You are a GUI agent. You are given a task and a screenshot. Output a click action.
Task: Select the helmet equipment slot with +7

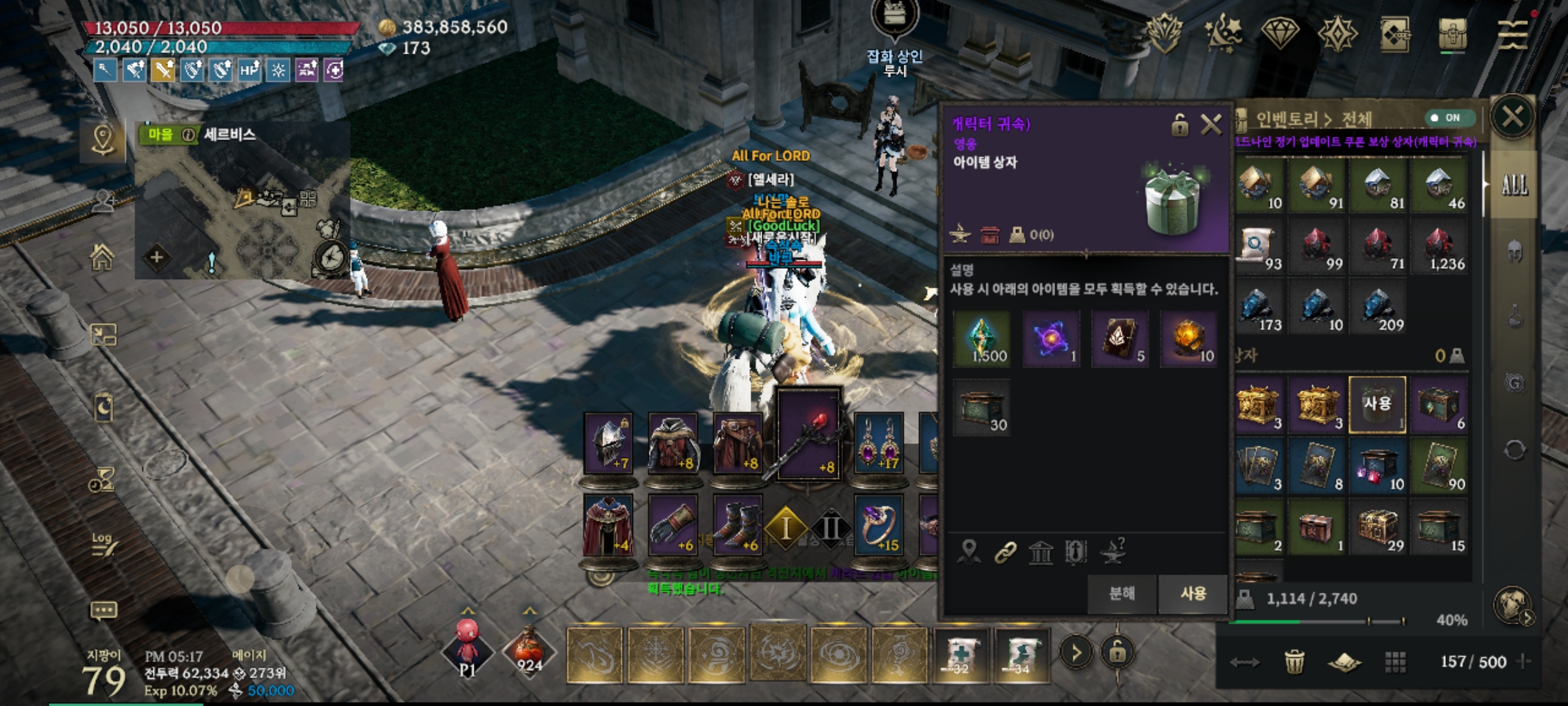coord(608,445)
